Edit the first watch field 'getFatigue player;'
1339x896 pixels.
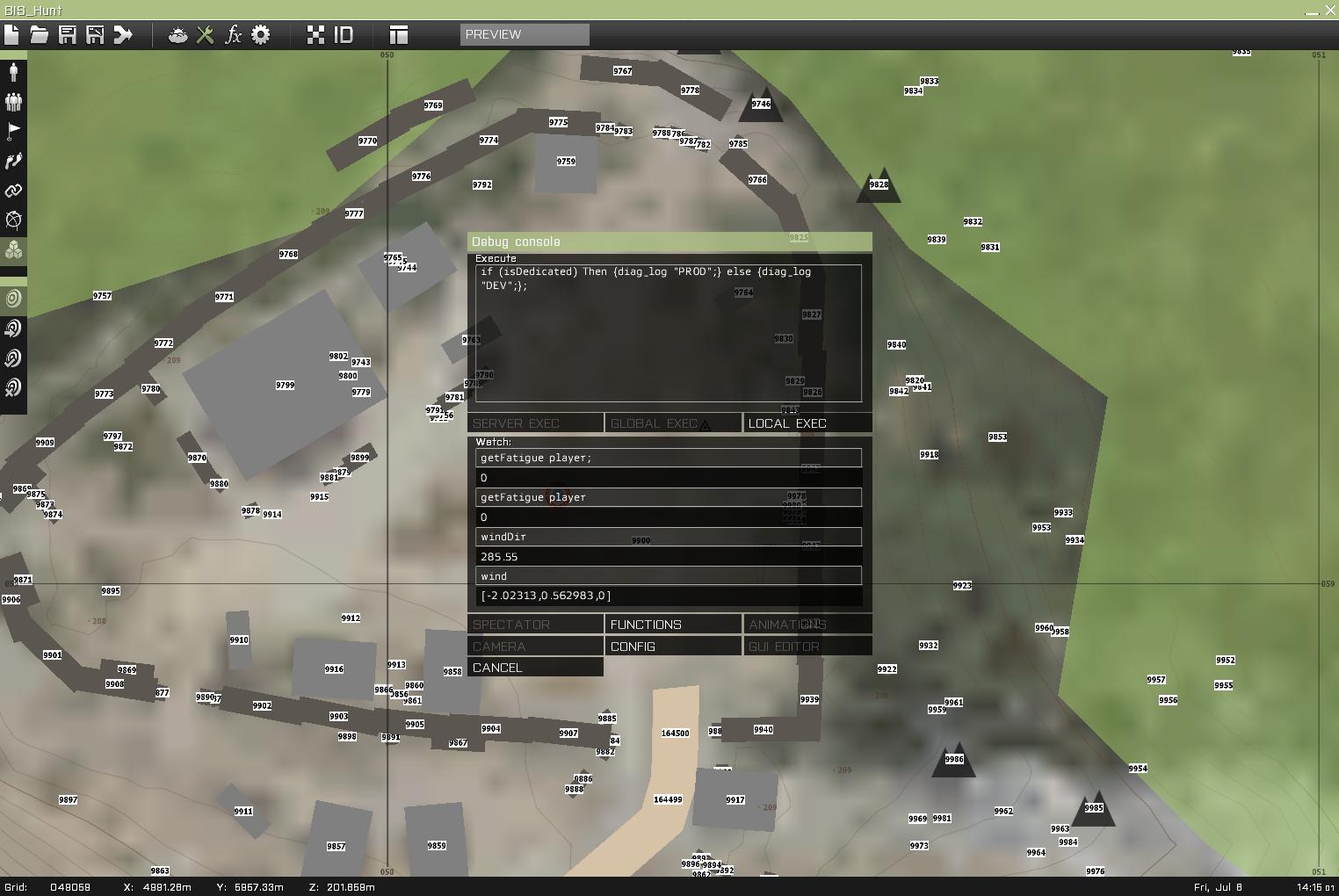click(x=668, y=458)
